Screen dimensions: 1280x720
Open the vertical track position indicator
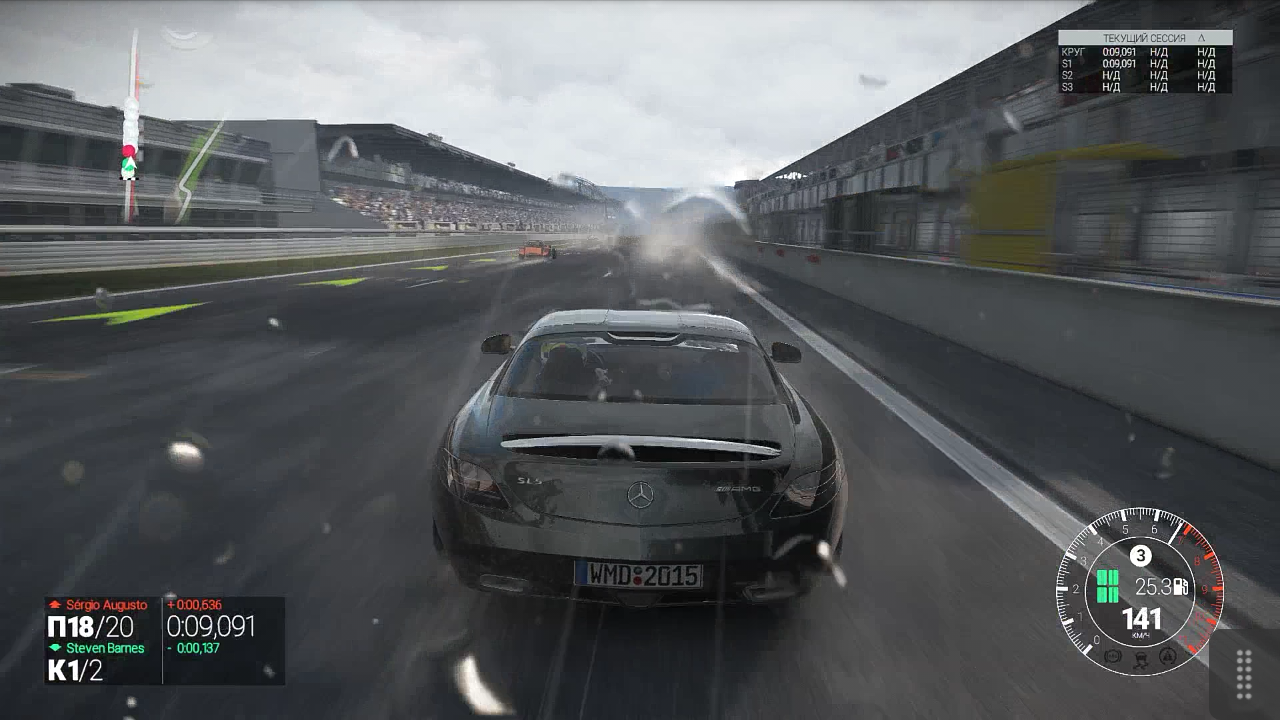[130, 125]
